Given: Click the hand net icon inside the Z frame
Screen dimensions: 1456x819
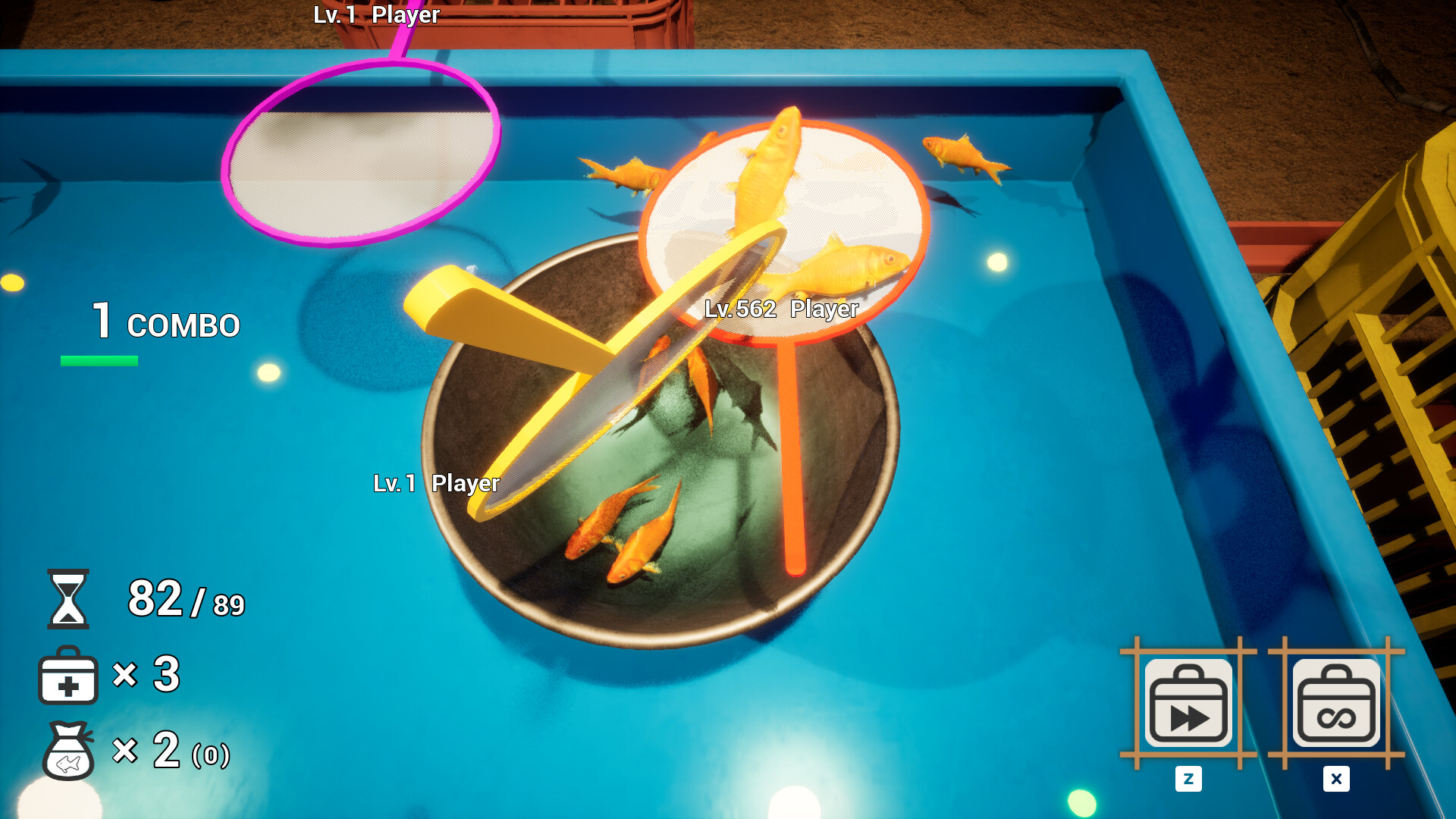Looking at the screenshot, I should click(1188, 701).
